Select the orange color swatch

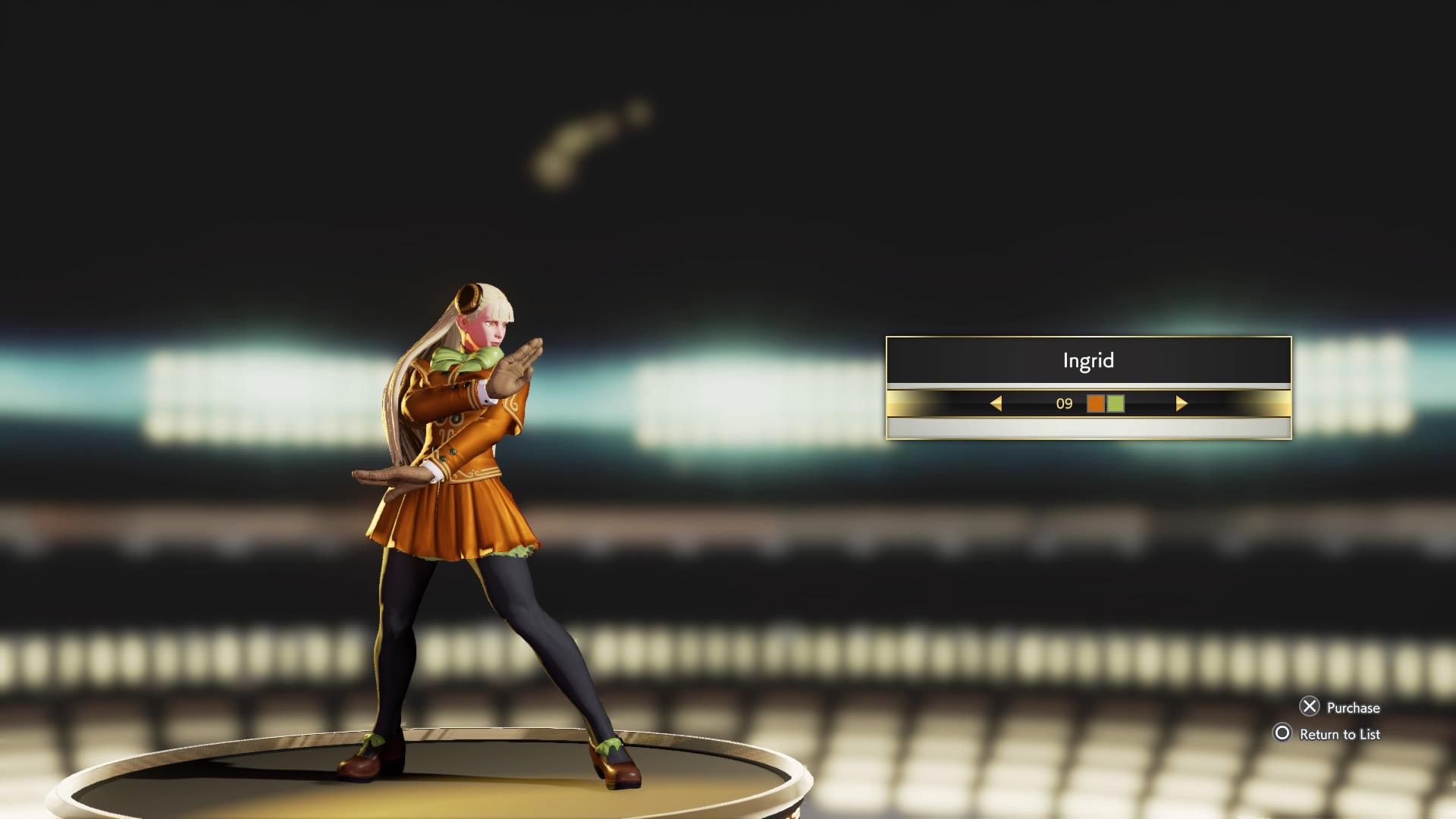tap(1096, 404)
